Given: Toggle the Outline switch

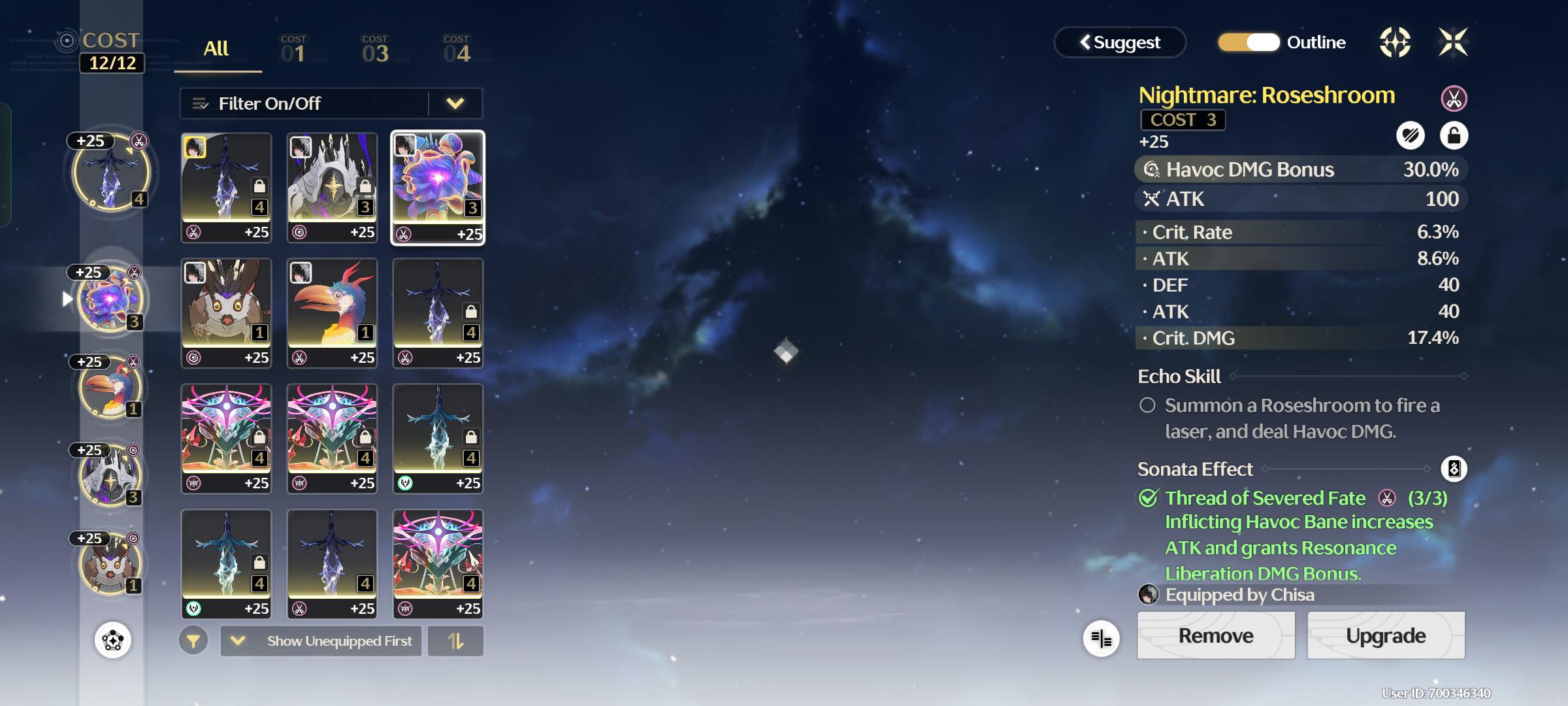Looking at the screenshot, I should pos(1249,42).
